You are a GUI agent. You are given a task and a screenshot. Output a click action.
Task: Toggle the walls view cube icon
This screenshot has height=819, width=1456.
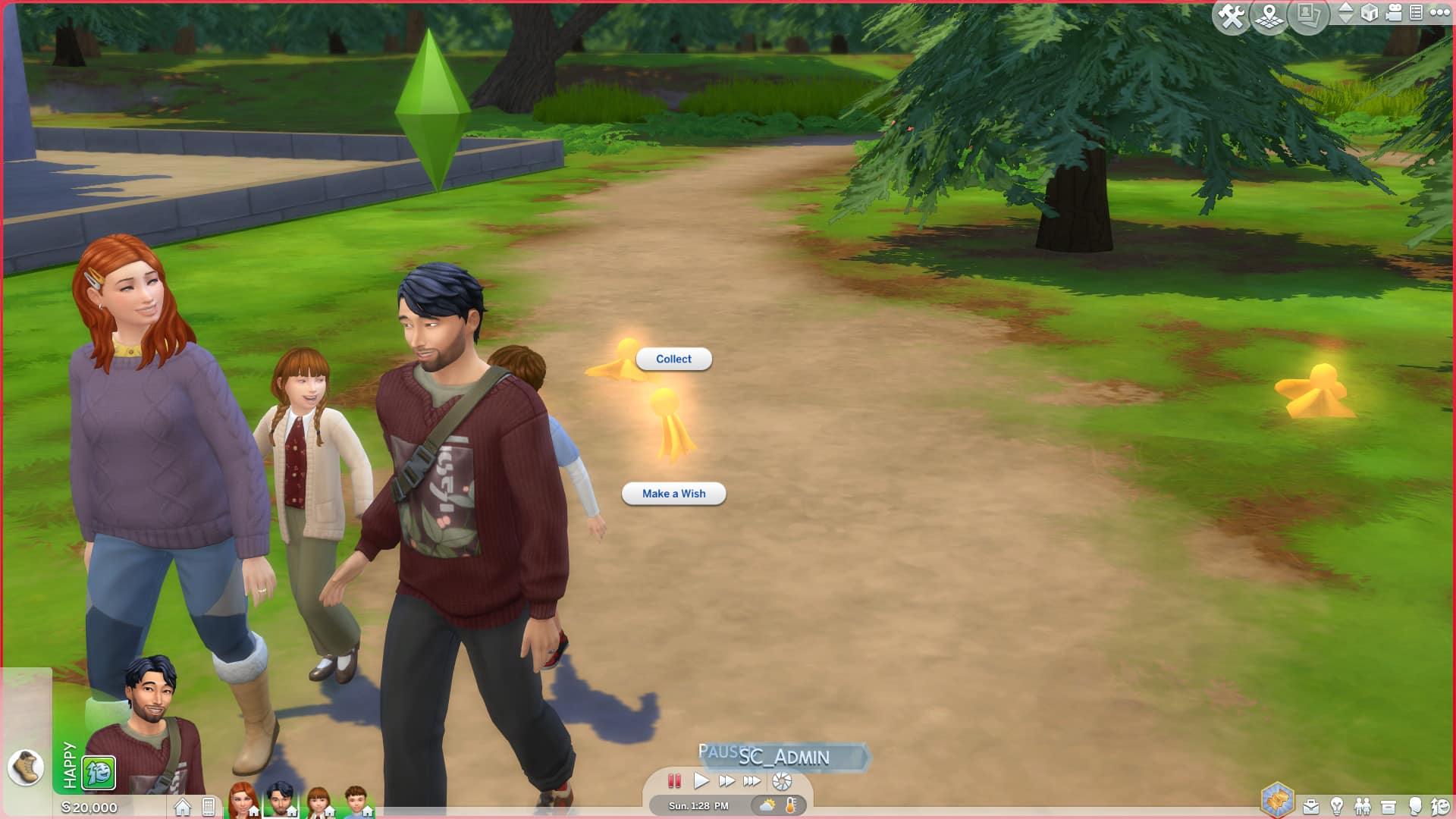pos(1370,13)
